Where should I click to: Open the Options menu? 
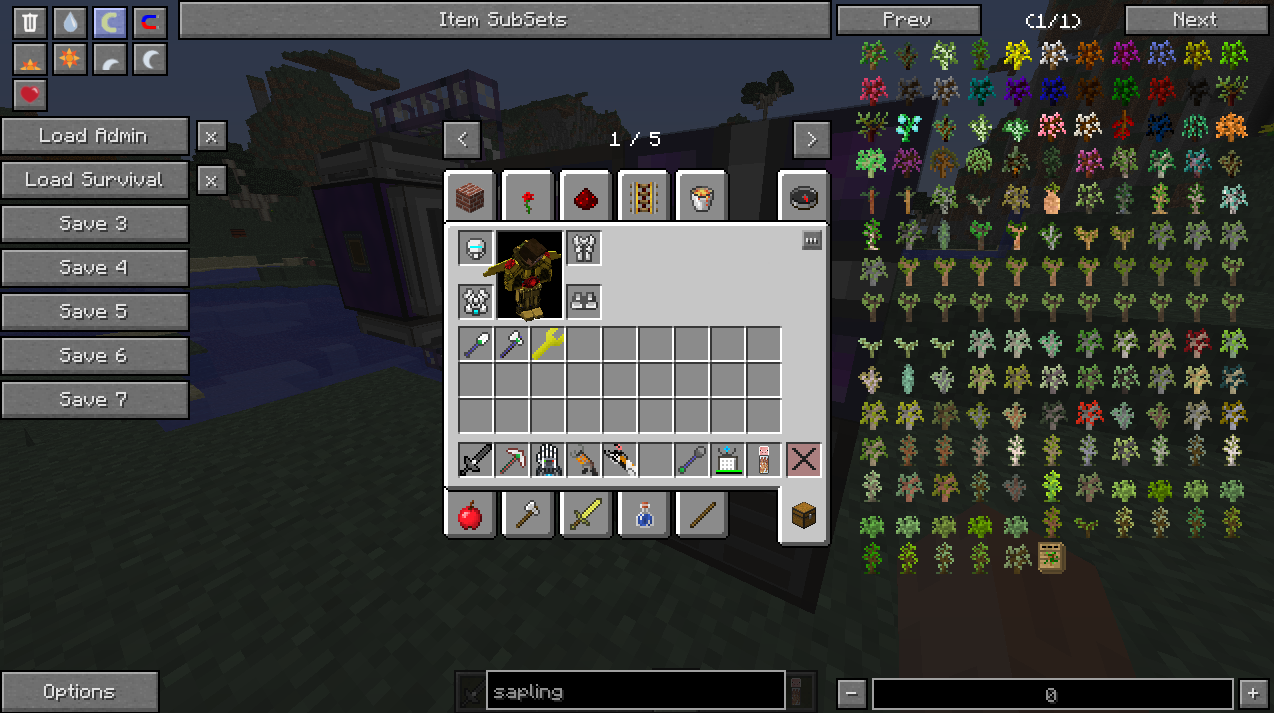click(79, 692)
